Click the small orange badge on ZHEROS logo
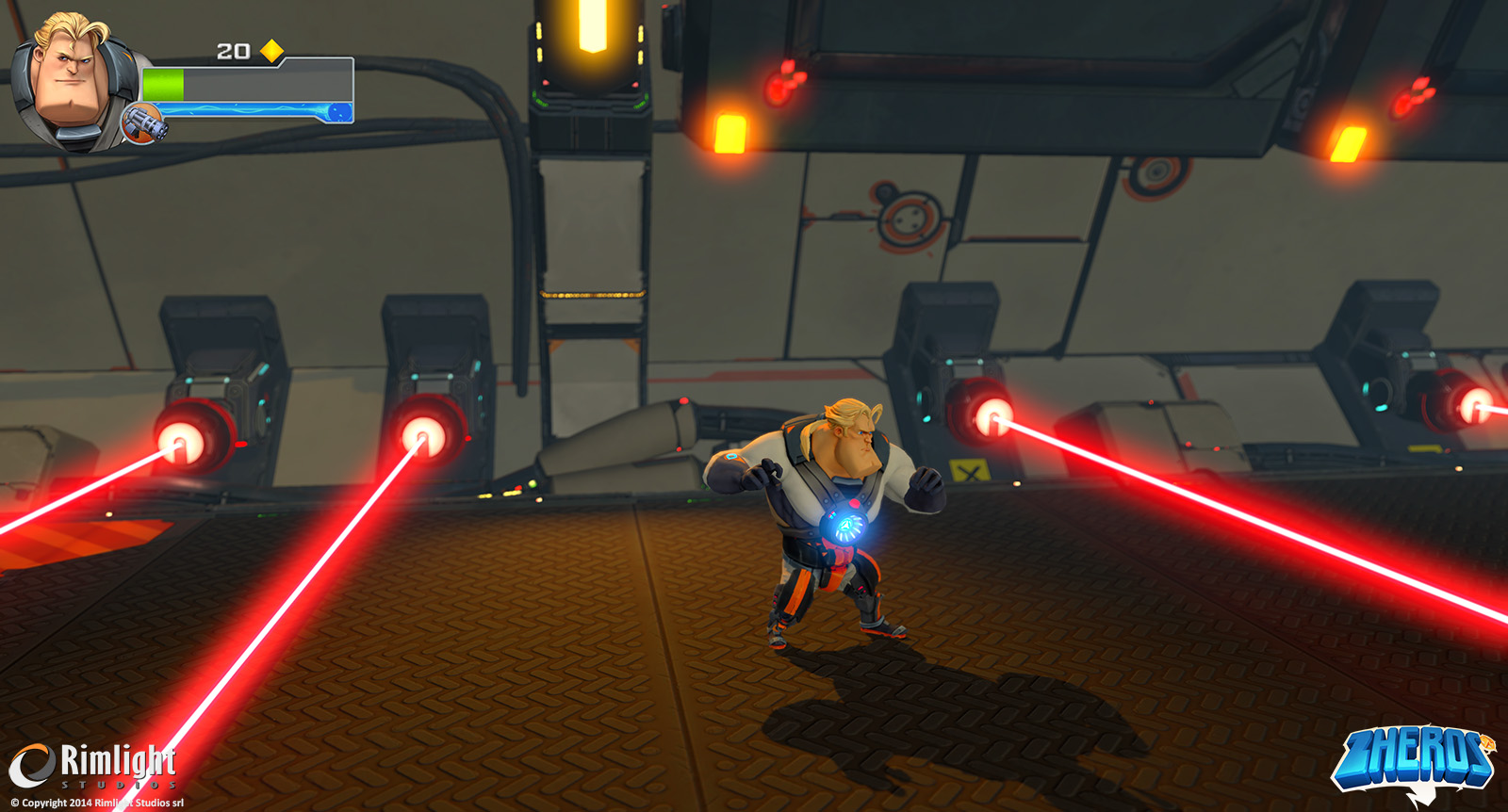The image size is (1508, 812). tap(1487, 742)
